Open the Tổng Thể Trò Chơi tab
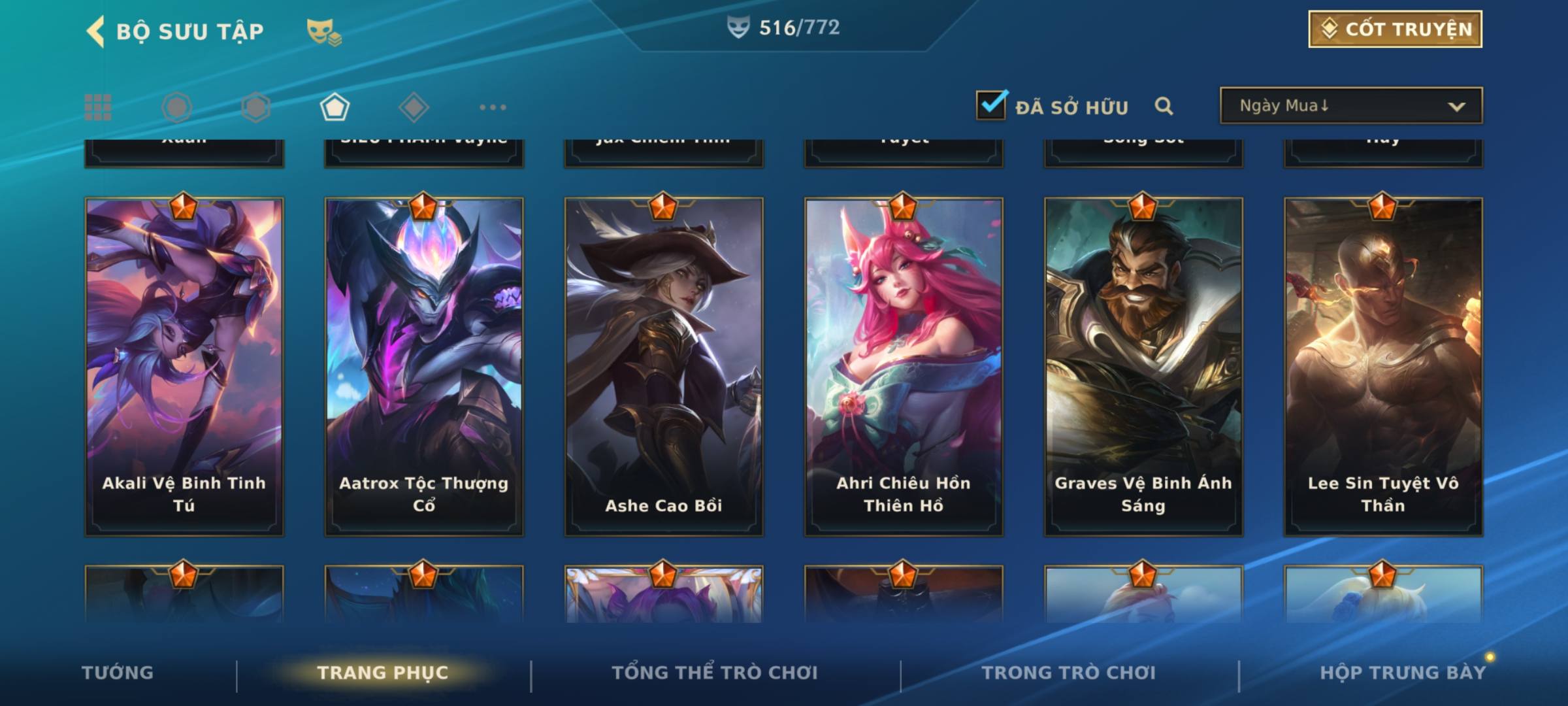1568x706 pixels. coord(715,673)
